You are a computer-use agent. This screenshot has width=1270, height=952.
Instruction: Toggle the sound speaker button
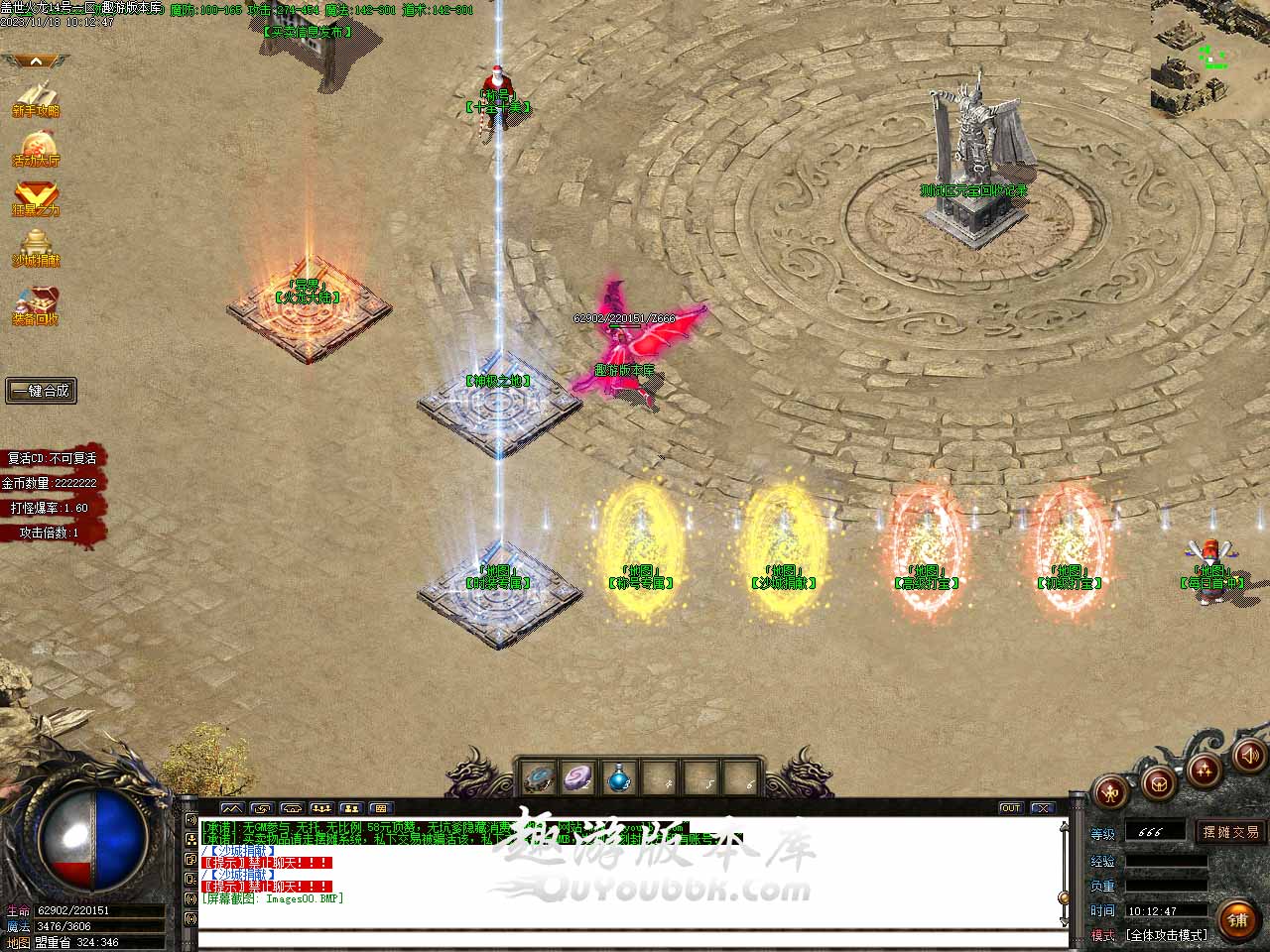coord(1249,758)
